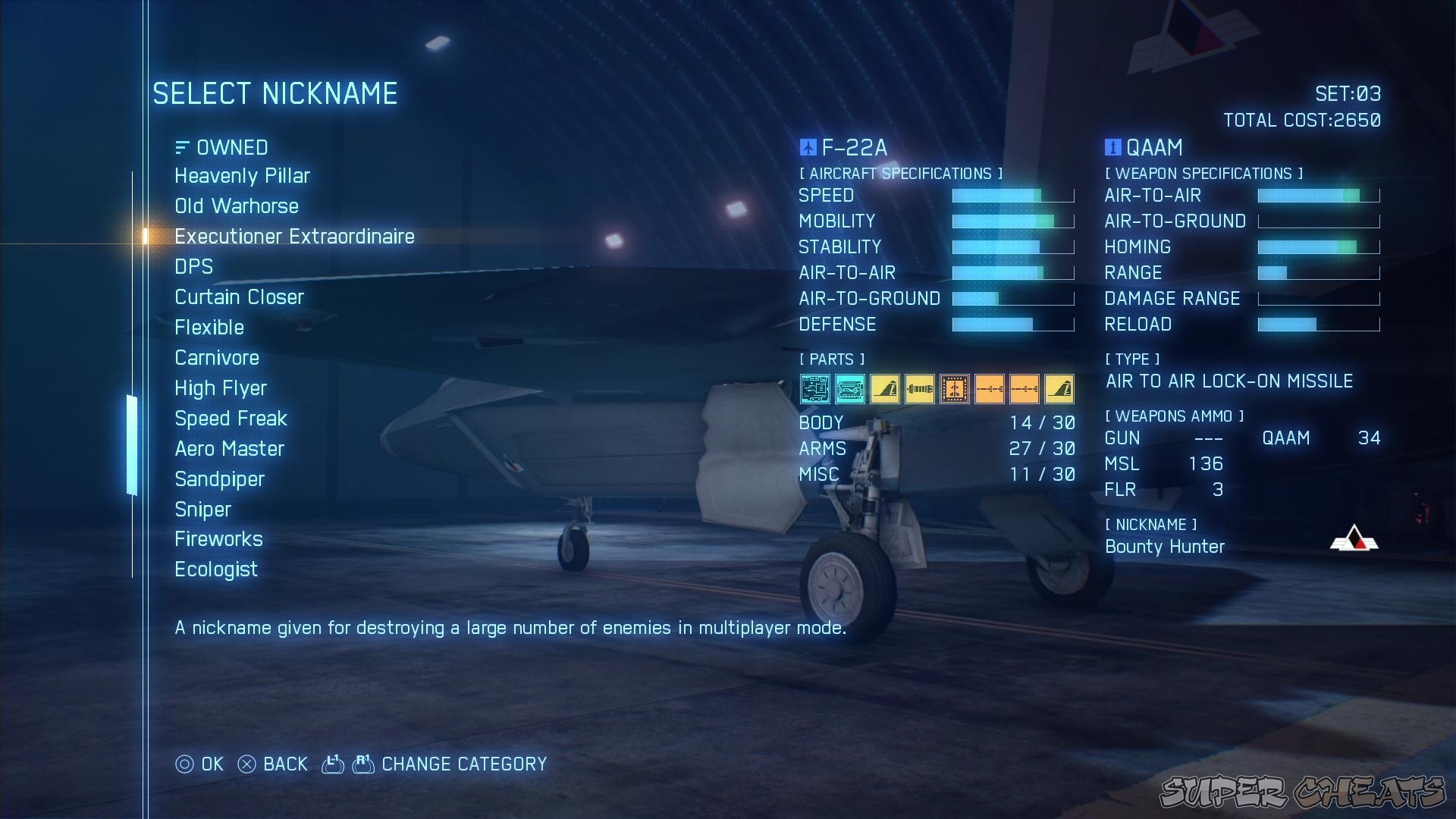Viewport: 1456px width, 819px height.
Task: Select the Executioner Extraordinaire nickname
Action: coord(294,236)
